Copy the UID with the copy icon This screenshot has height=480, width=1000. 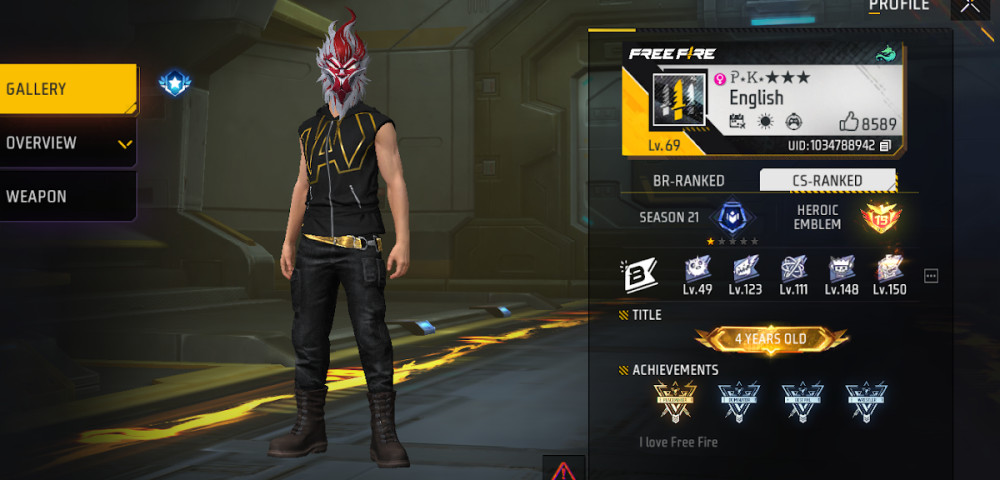click(886, 146)
